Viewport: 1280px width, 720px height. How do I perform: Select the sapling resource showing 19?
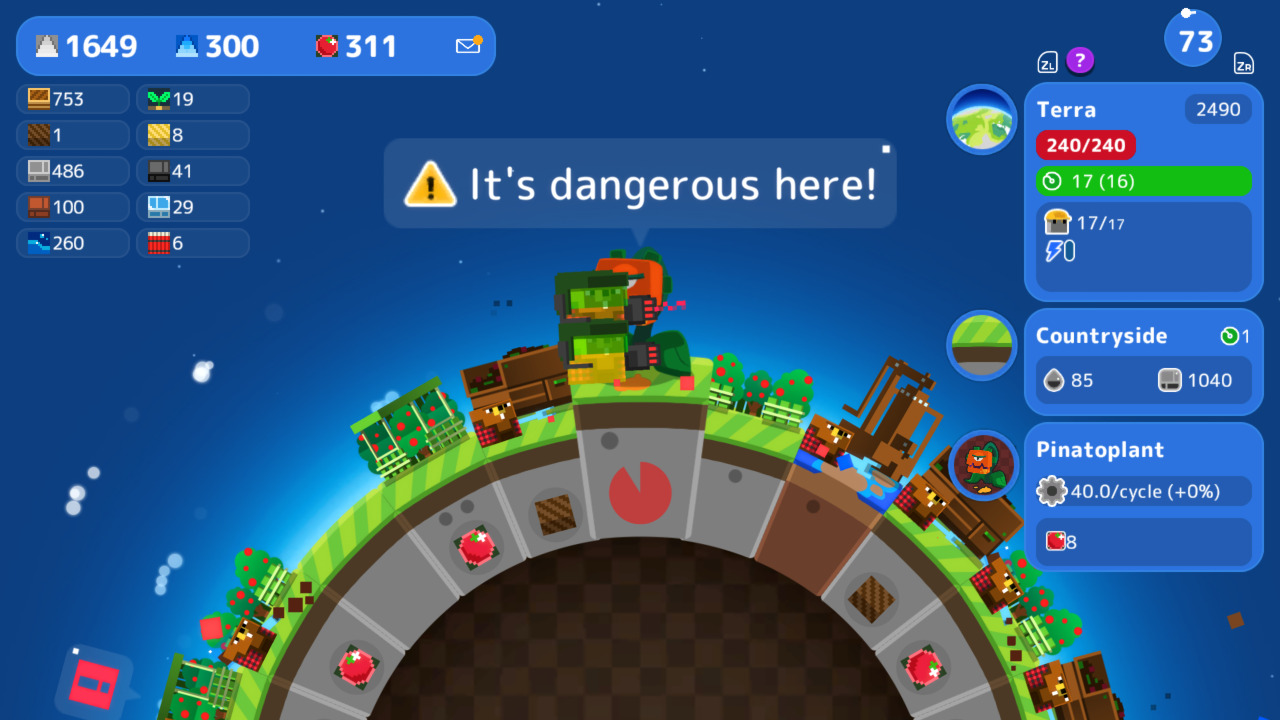tap(192, 99)
